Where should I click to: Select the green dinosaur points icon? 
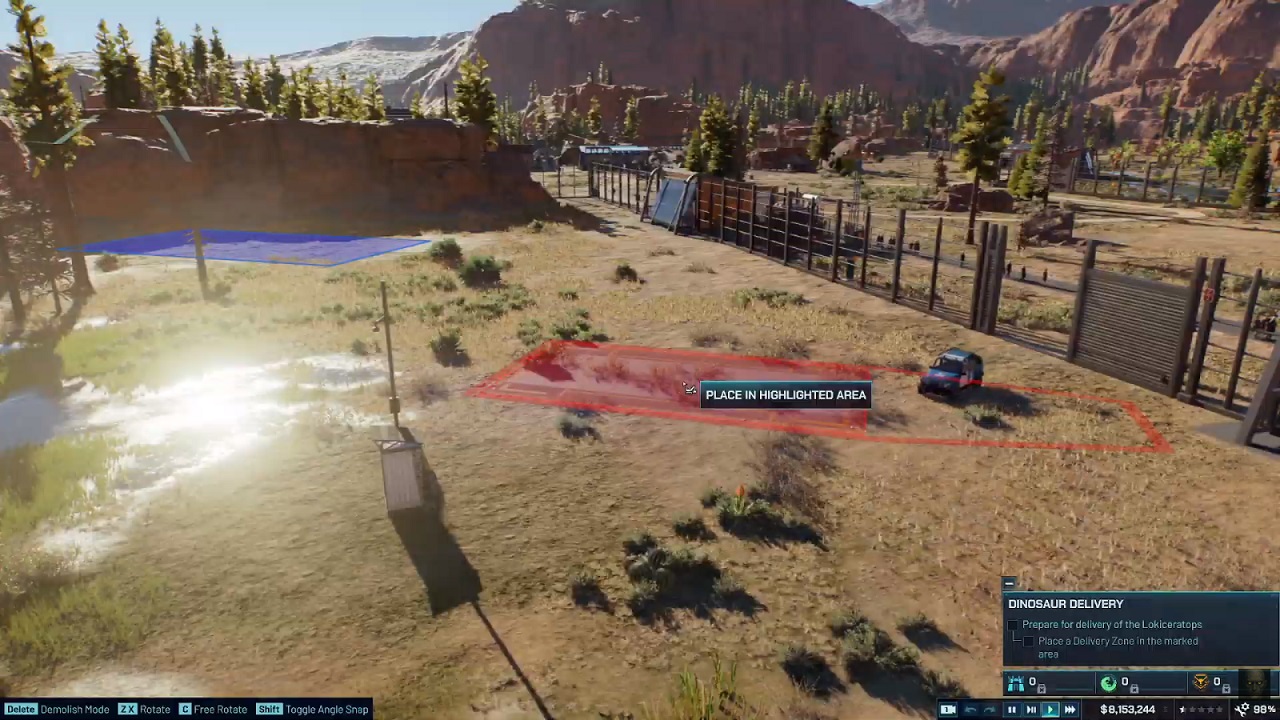(x=1108, y=684)
